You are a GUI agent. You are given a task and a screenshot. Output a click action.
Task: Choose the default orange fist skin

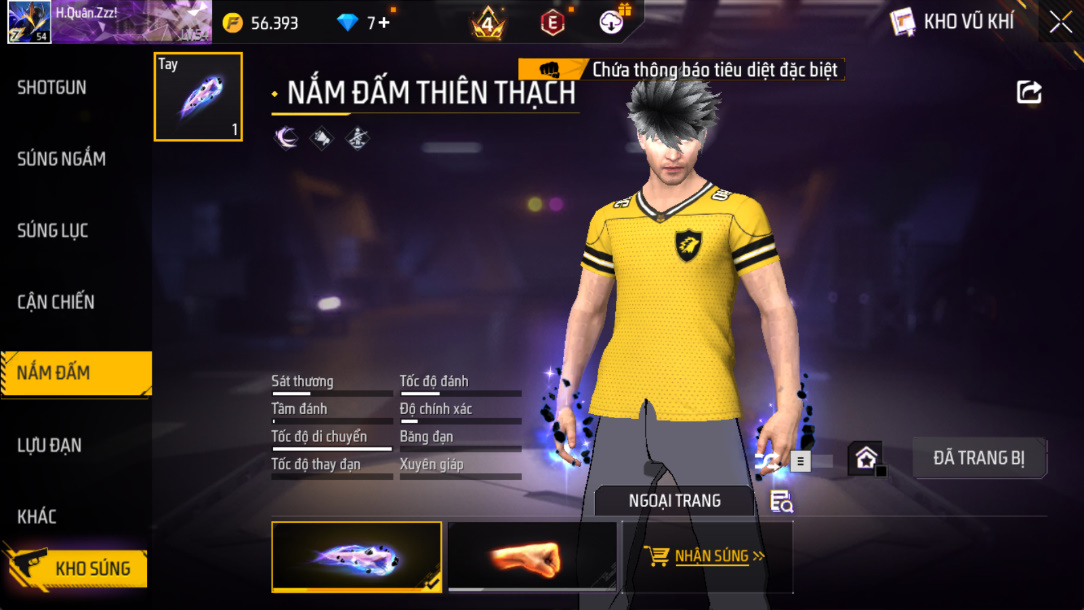point(531,556)
